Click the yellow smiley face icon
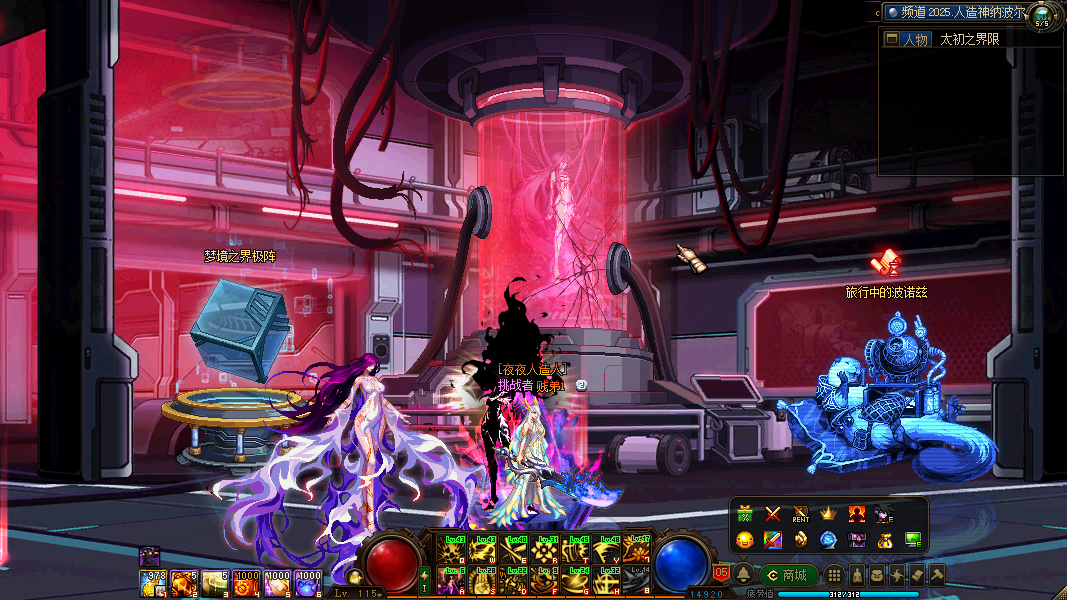Viewport: 1067px width, 600px height. (x=745, y=540)
